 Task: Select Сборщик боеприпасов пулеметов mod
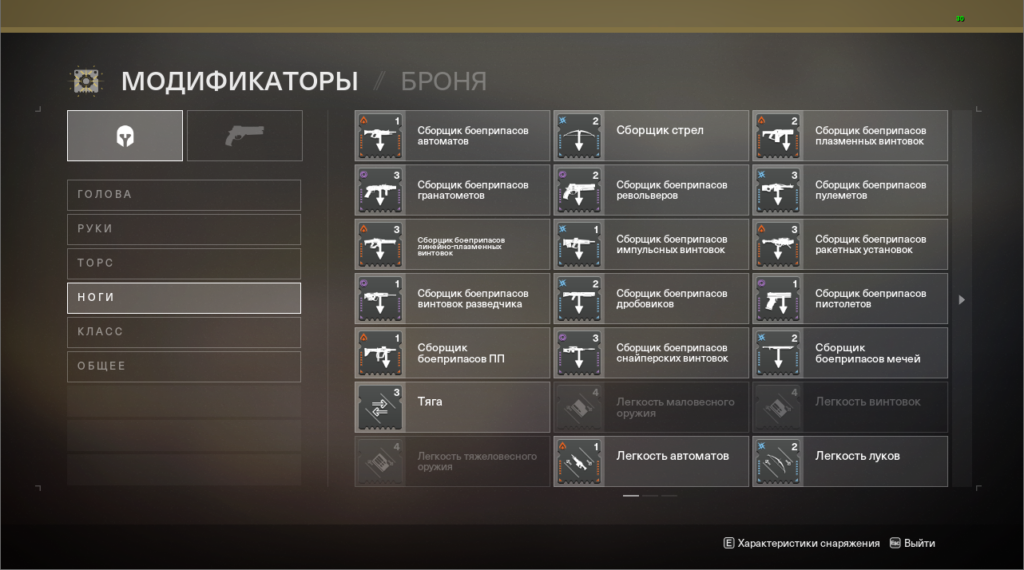pyautogui.click(x=850, y=190)
